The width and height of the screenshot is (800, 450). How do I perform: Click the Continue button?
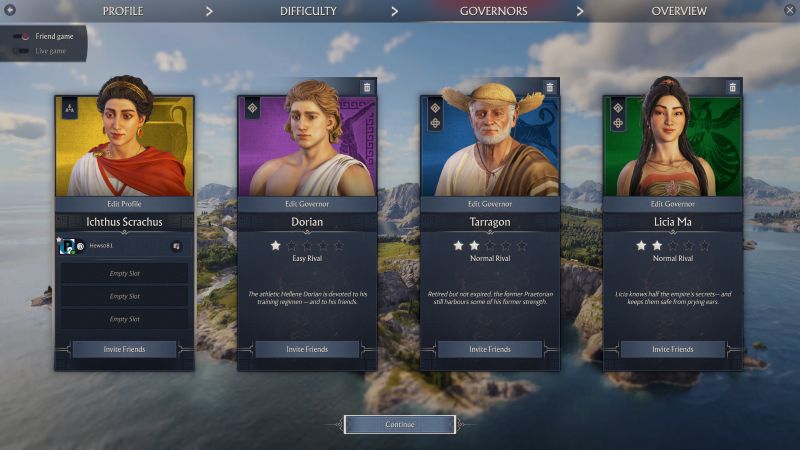coord(399,424)
